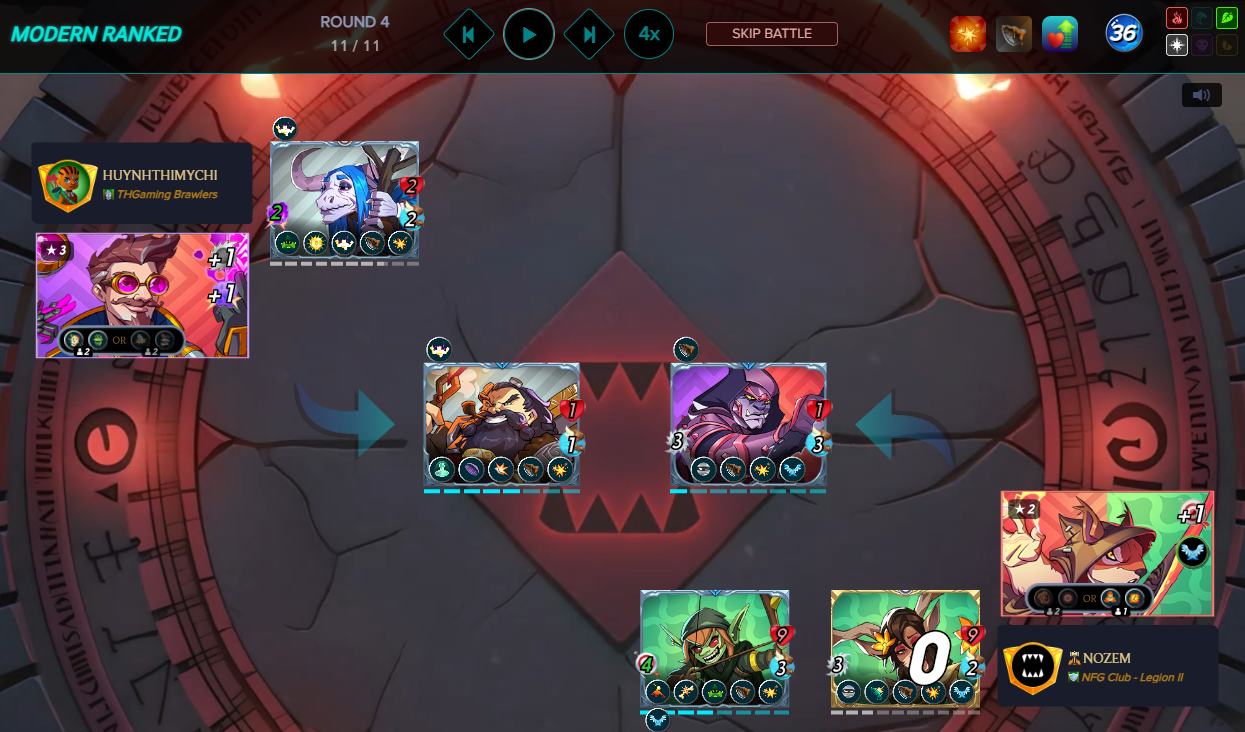Viewport: 1245px width, 732px height.
Task: Click the red fire element icon
Action: (x=1177, y=18)
